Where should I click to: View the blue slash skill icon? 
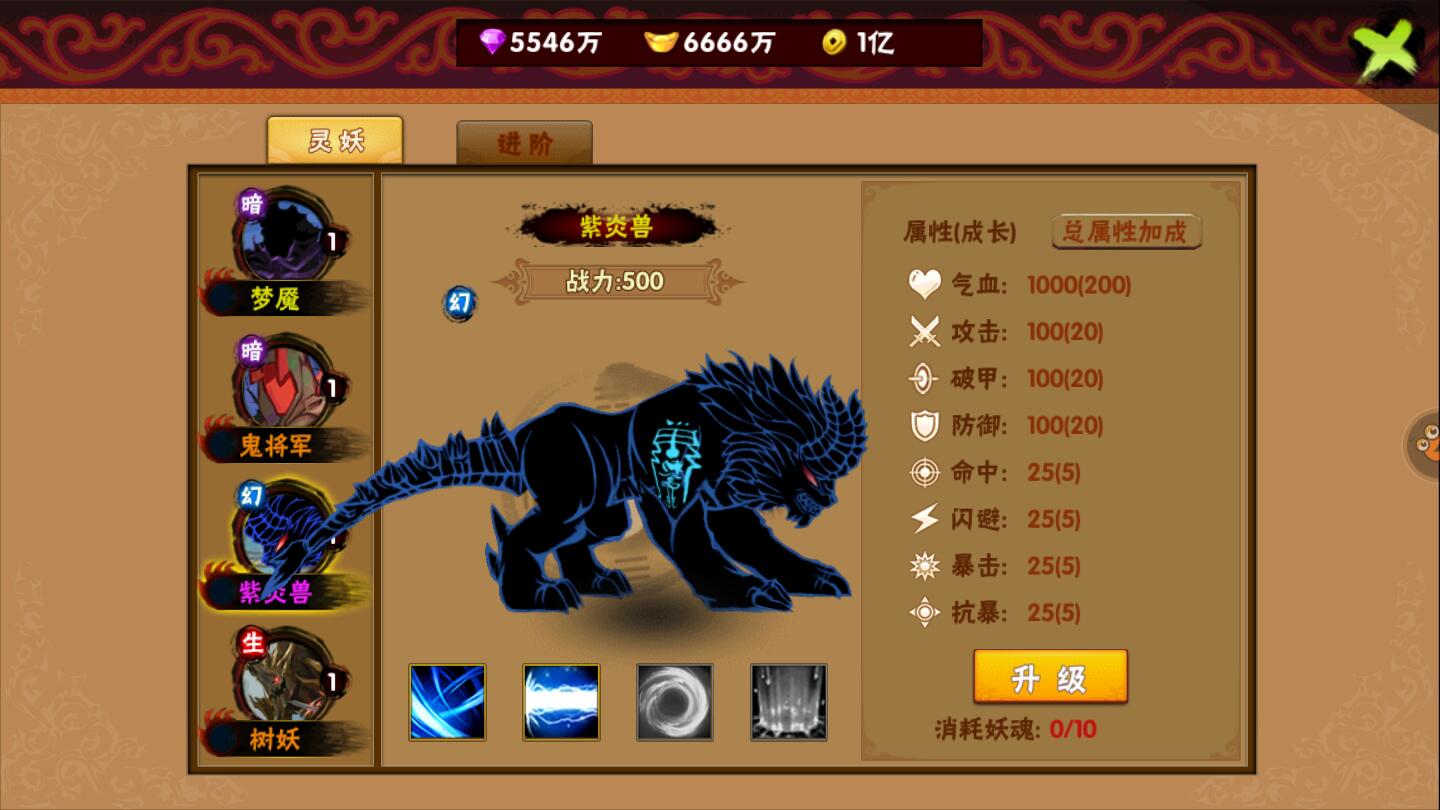pos(447,702)
